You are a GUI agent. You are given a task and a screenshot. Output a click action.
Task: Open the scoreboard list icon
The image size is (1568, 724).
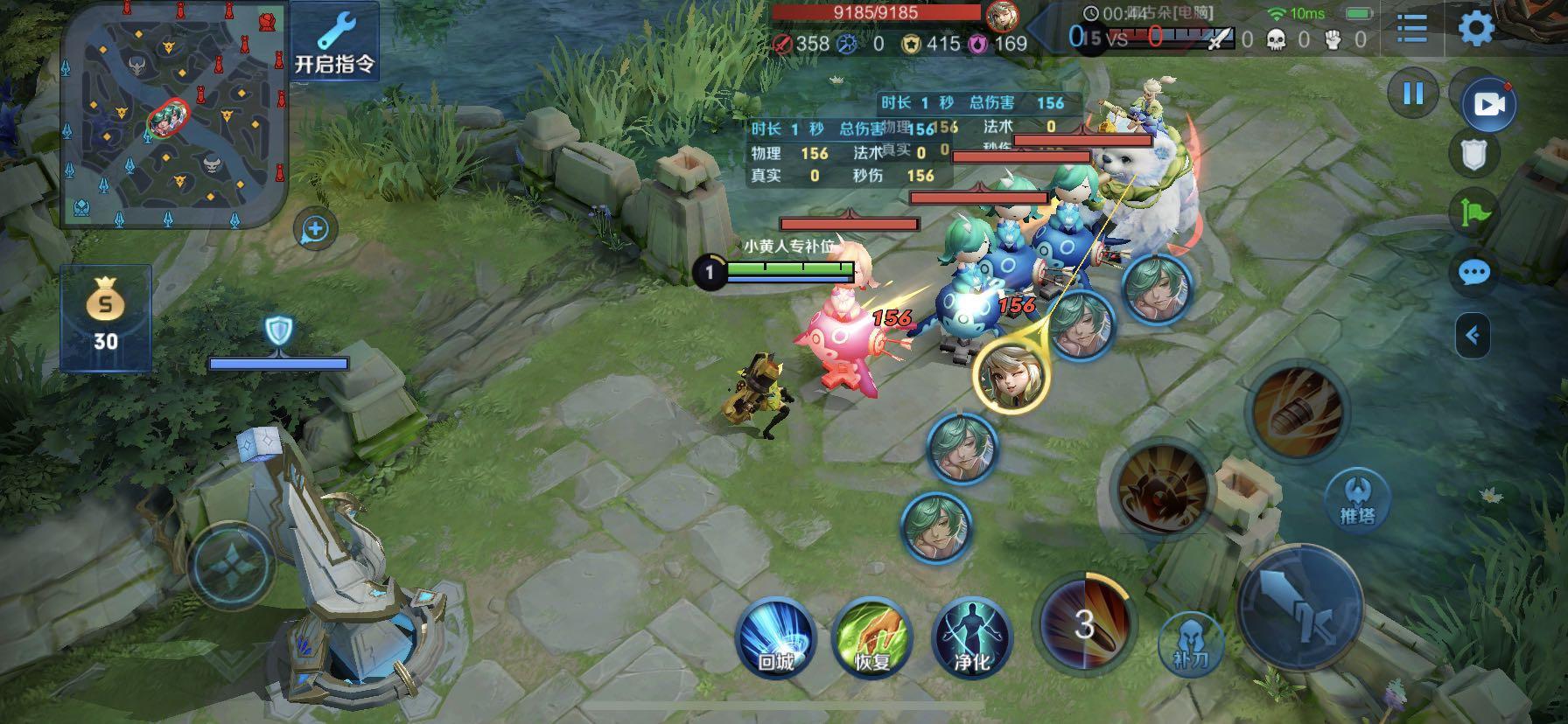(x=1412, y=29)
